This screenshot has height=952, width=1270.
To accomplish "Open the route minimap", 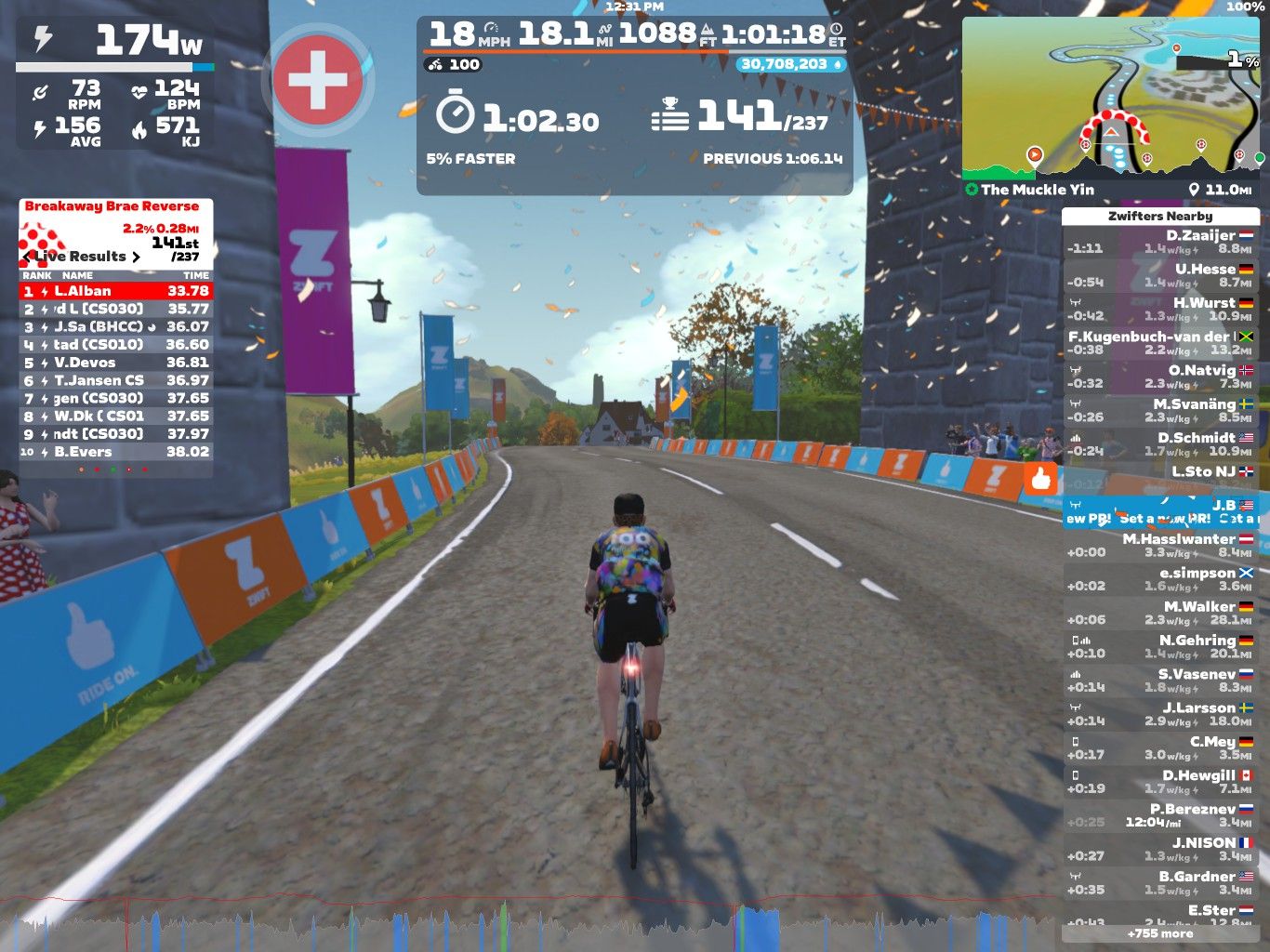I will pos(1111,97).
